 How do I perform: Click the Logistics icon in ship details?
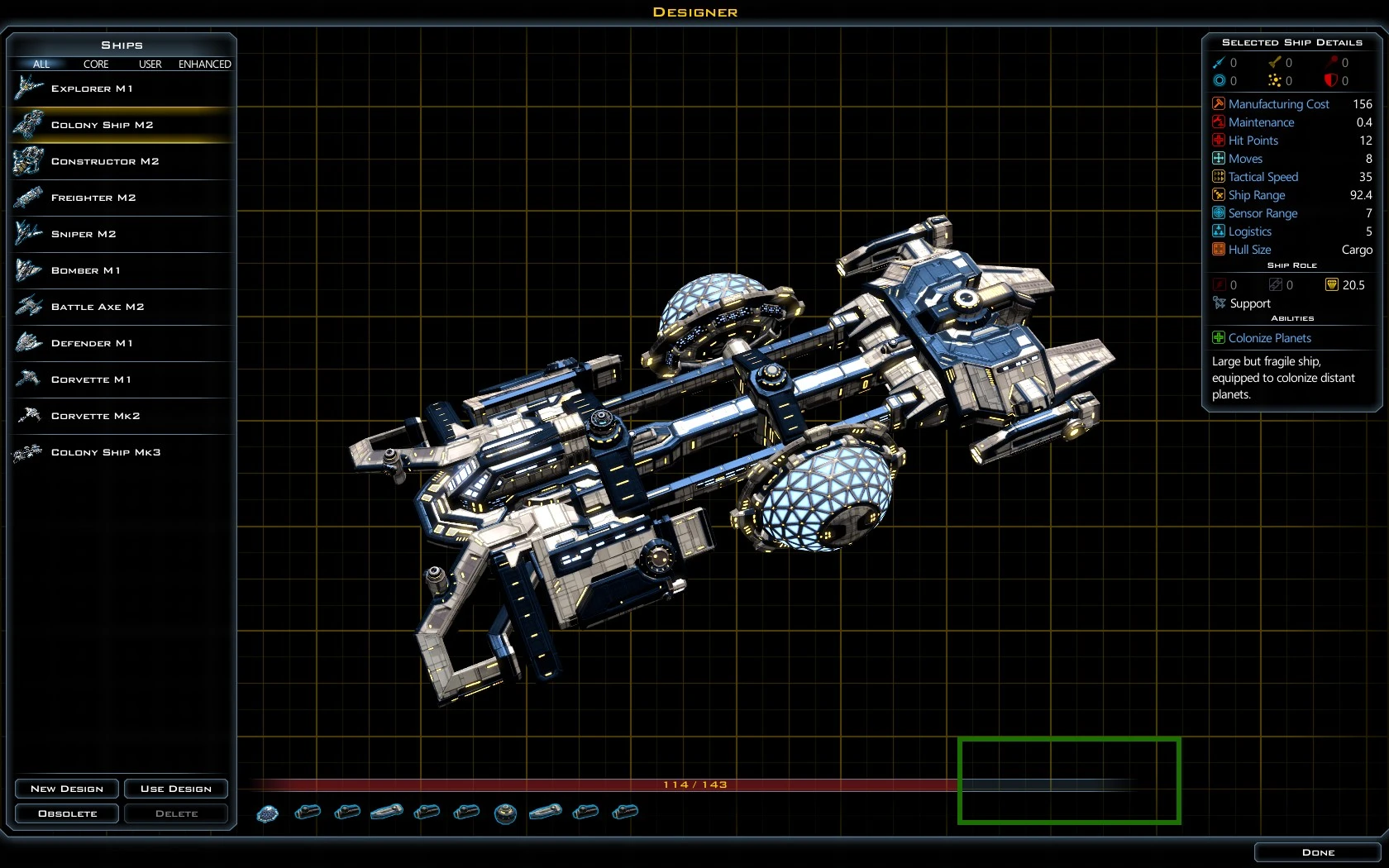[x=1219, y=231]
